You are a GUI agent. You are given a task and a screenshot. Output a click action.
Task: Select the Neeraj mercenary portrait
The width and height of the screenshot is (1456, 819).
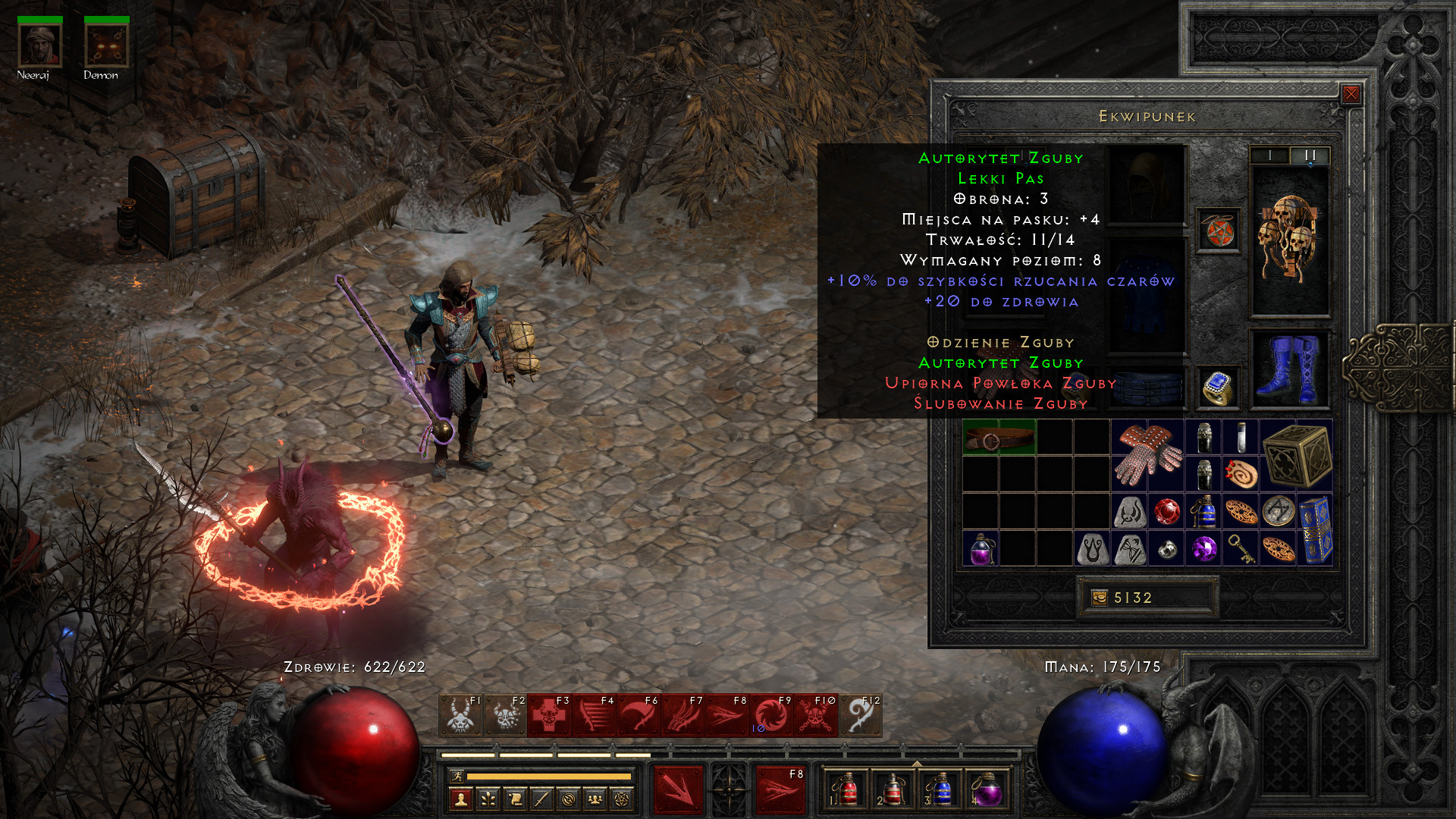[39, 45]
